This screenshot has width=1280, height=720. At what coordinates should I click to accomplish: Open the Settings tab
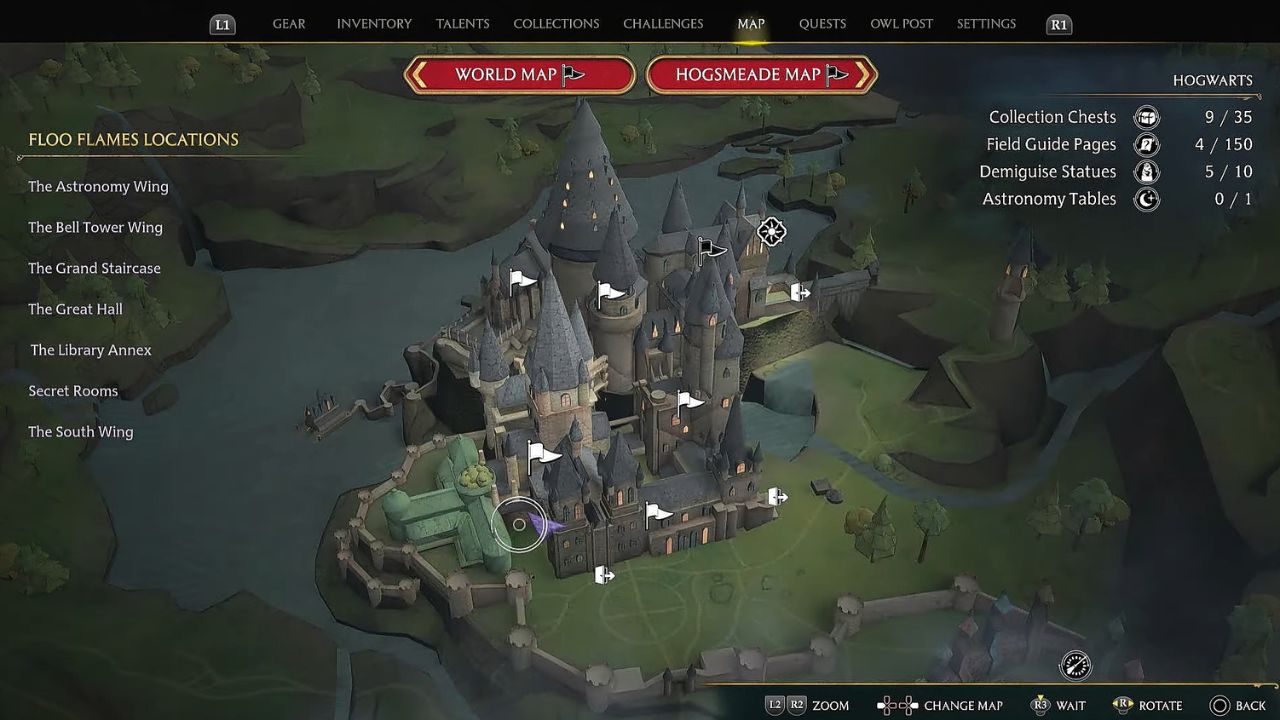tap(986, 24)
